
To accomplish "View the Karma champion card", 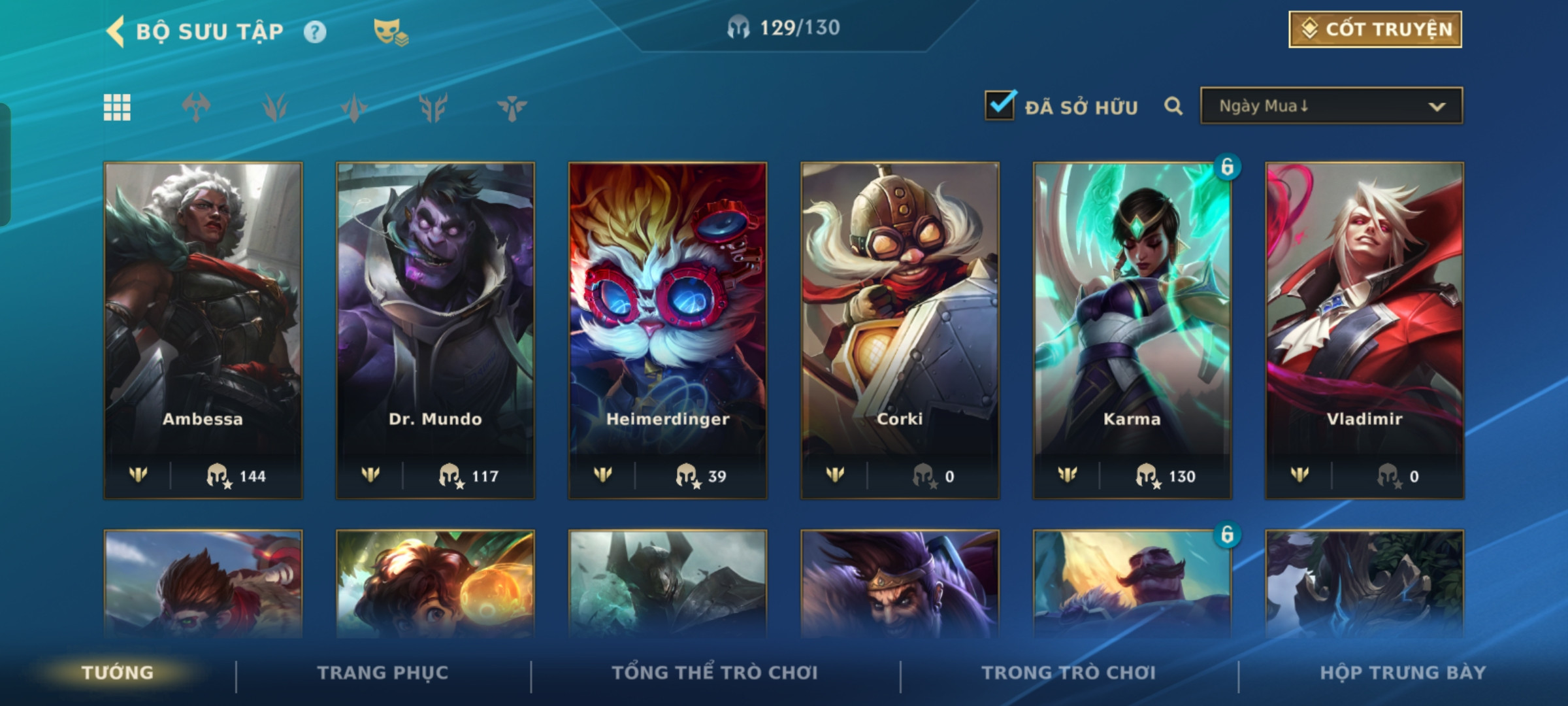I will coord(1132,330).
